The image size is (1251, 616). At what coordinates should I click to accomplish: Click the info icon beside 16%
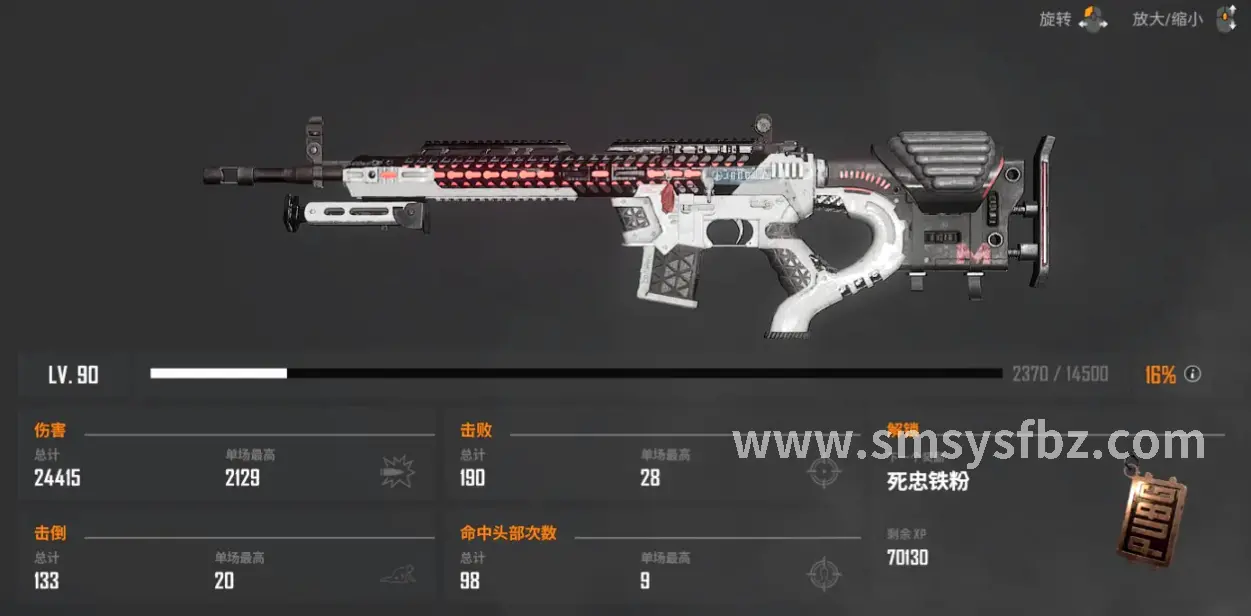pos(1192,375)
